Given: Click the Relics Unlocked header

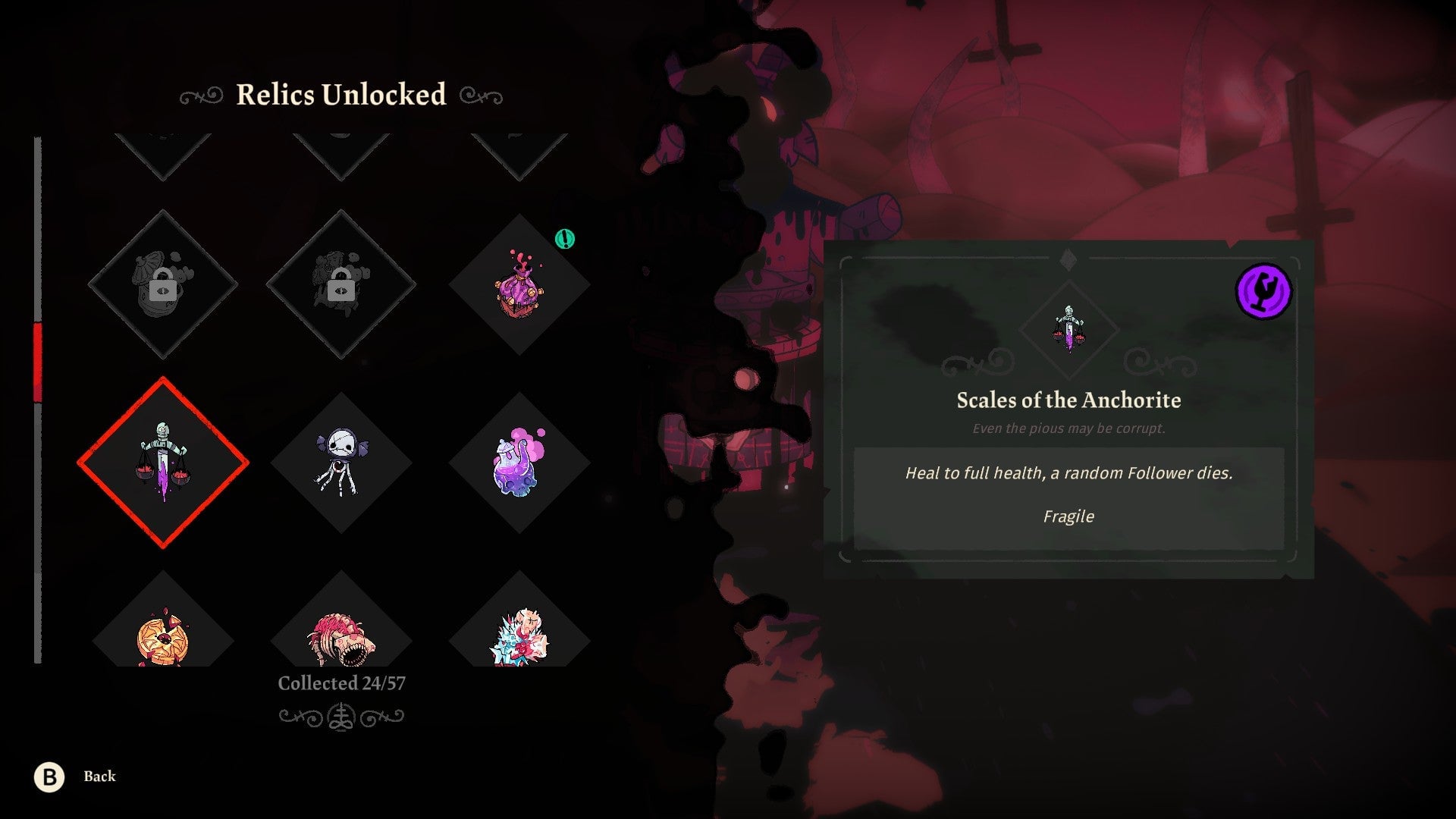Looking at the screenshot, I should pos(341,95).
